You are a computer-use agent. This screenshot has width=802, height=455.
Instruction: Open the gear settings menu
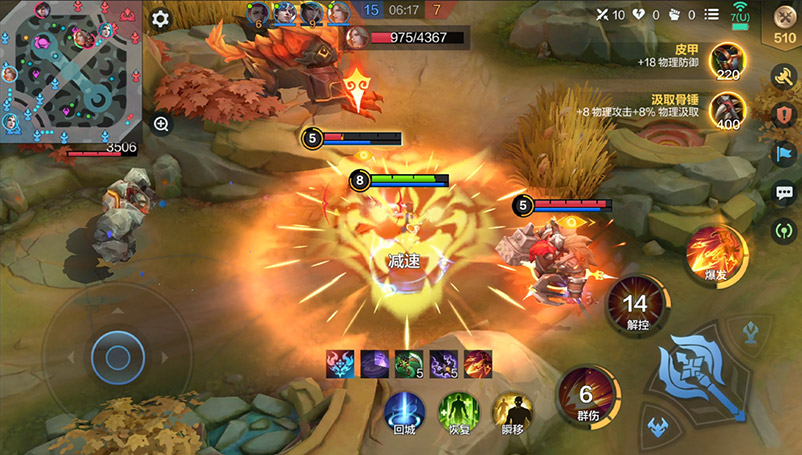click(161, 18)
